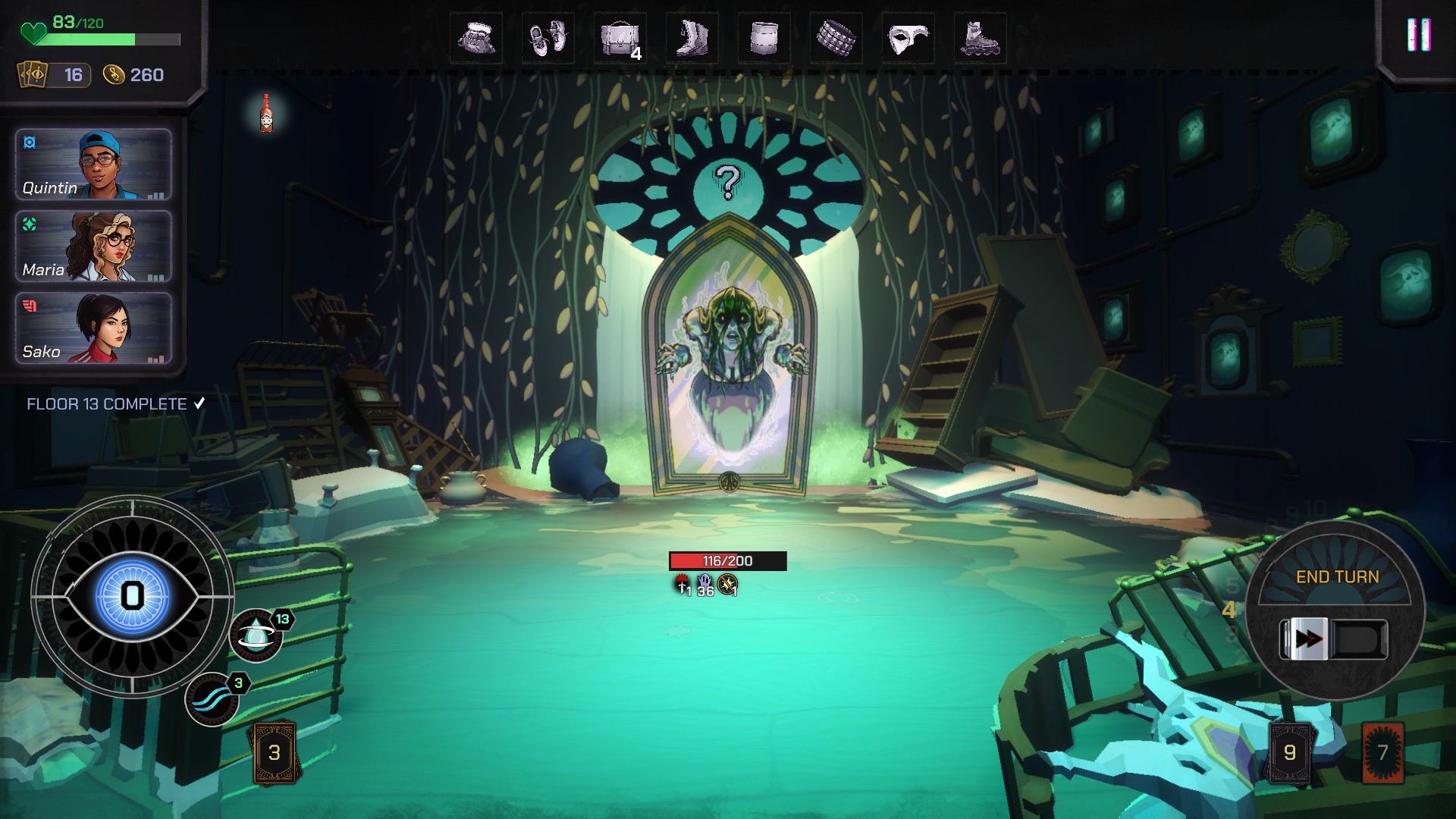Inspect the hot sauce bottle item

pos(266,114)
